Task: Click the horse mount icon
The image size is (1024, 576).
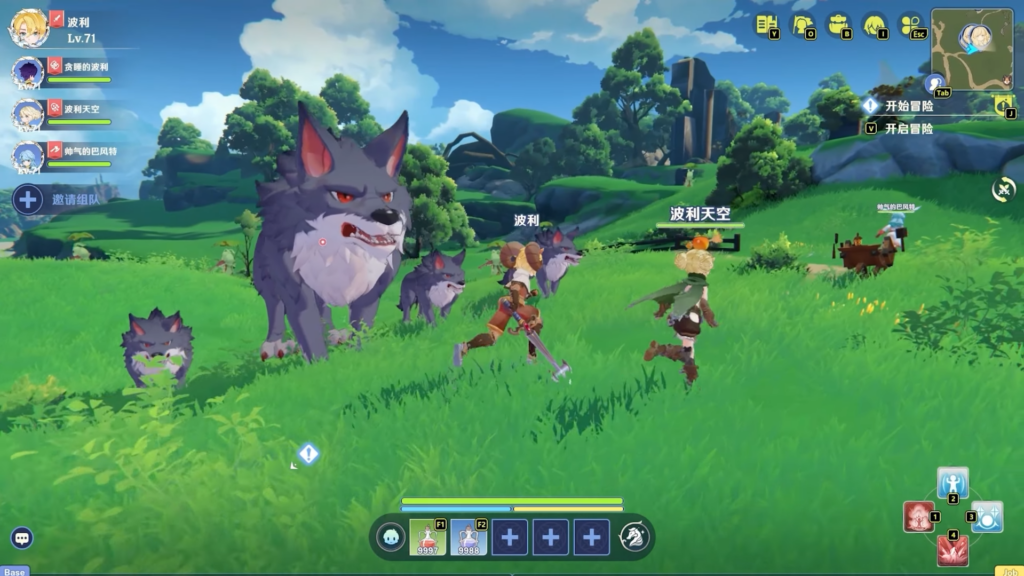Action: tap(634, 537)
